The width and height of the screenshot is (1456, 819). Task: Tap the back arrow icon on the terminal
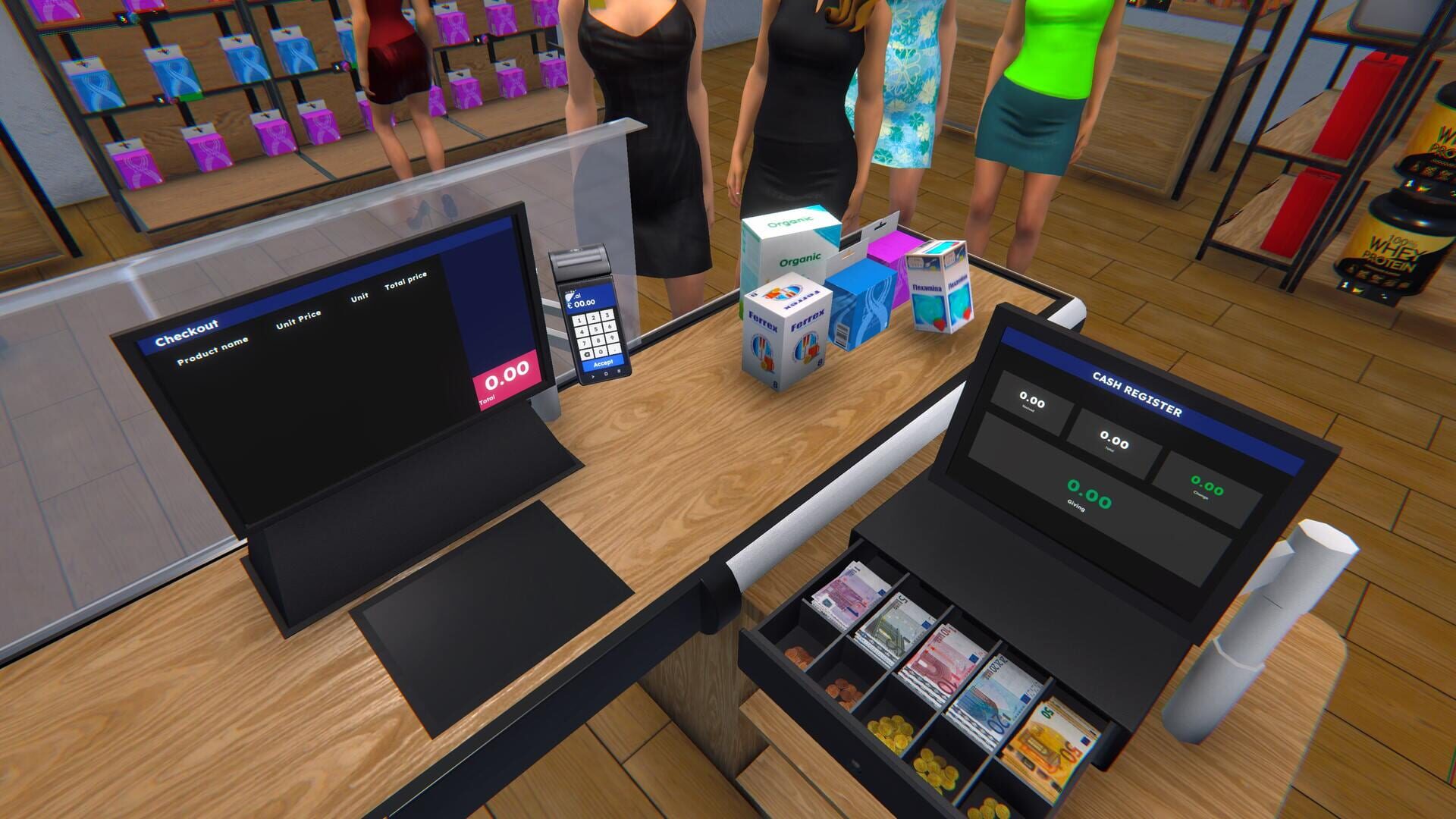[594, 376]
